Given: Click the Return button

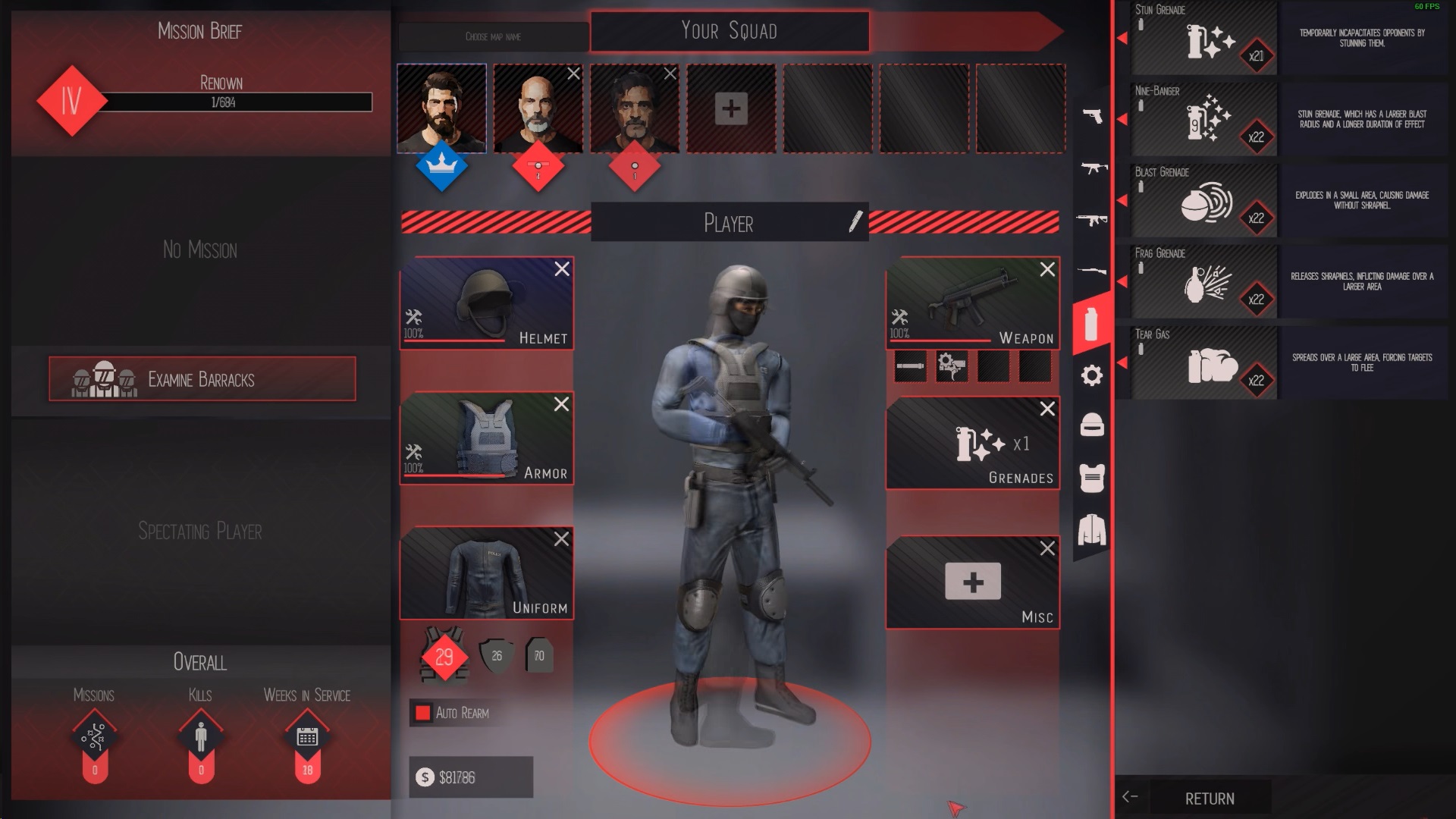Looking at the screenshot, I should (x=1209, y=799).
